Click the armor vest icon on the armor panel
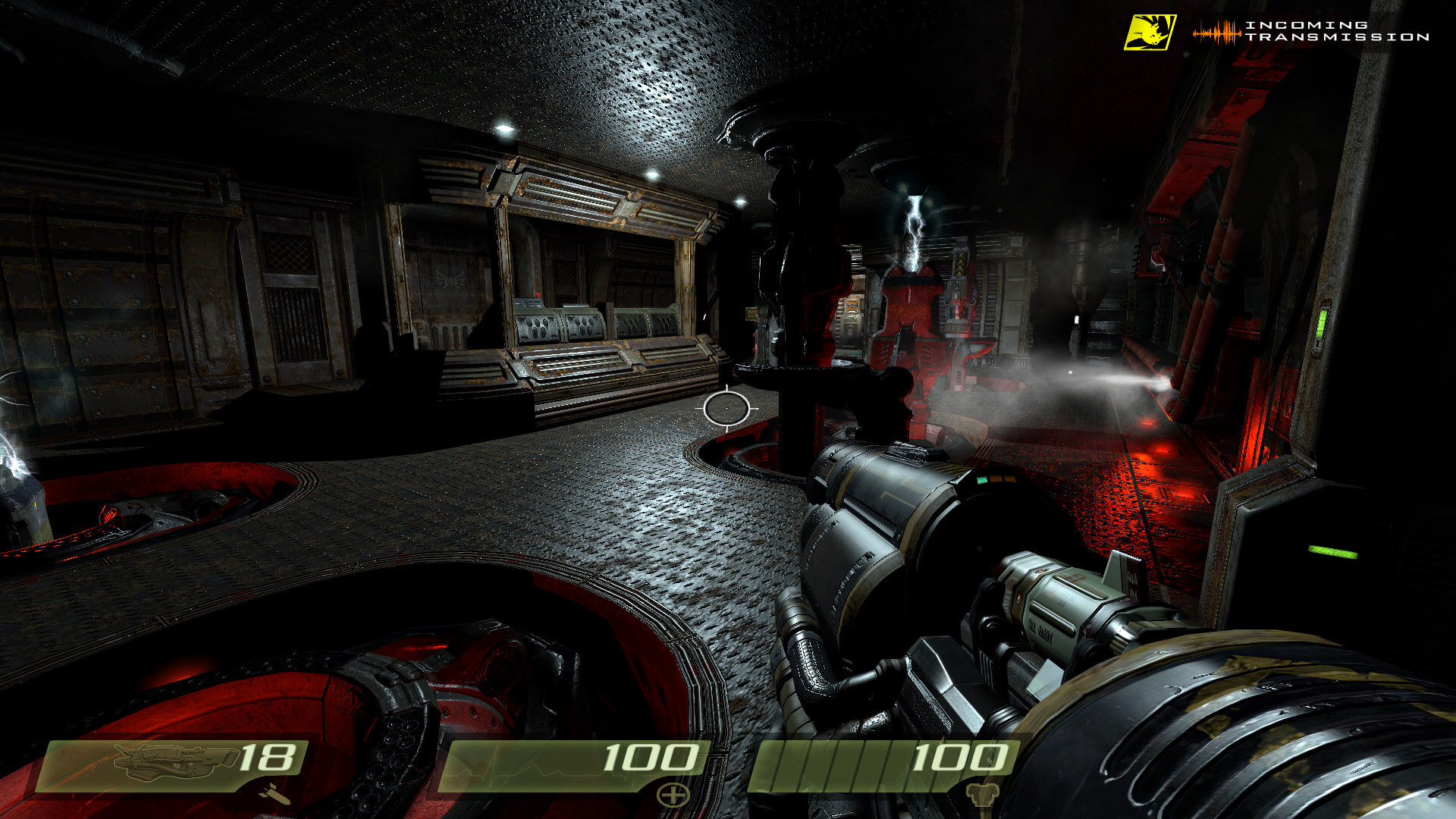1456x819 pixels. tap(983, 795)
